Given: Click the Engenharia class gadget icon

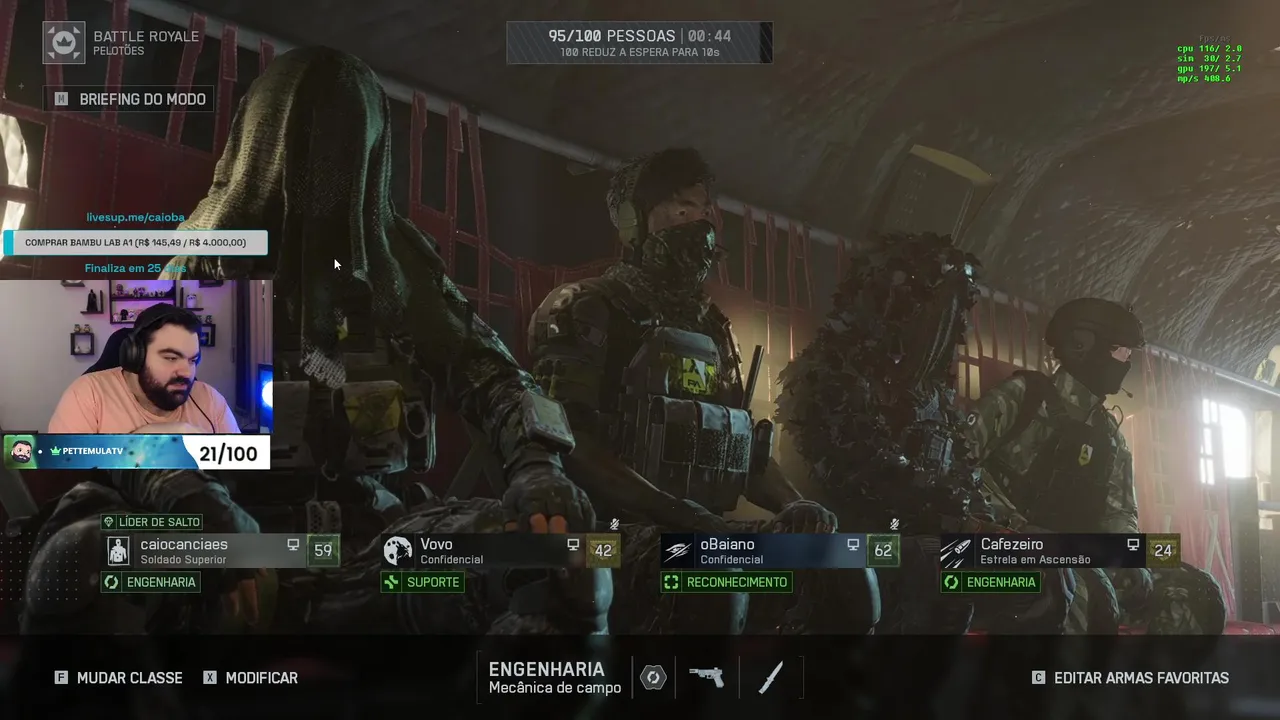Looking at the screenshot, I should (x=653, y=677).
